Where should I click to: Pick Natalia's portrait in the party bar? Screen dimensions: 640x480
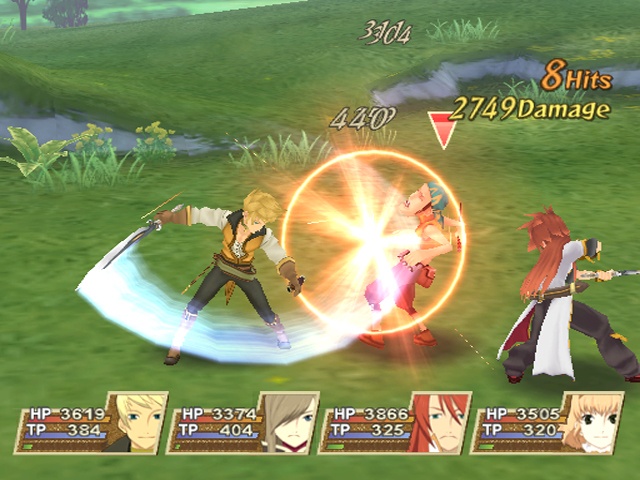592,423
